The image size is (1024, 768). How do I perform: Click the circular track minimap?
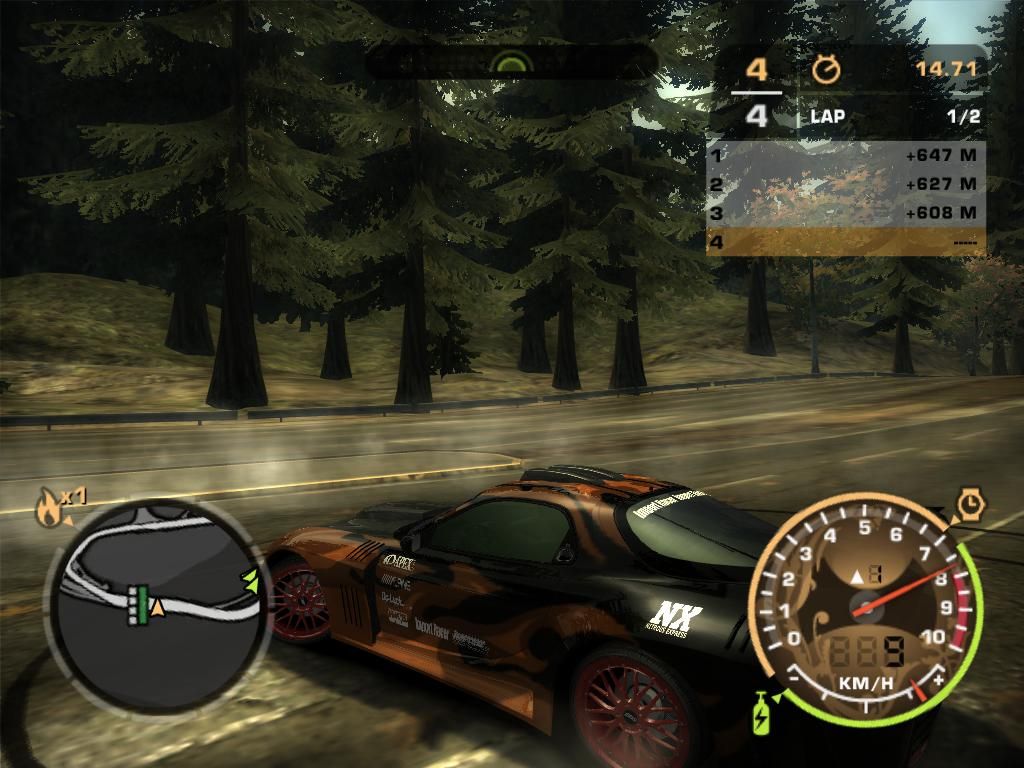click(x=155, y=600)
